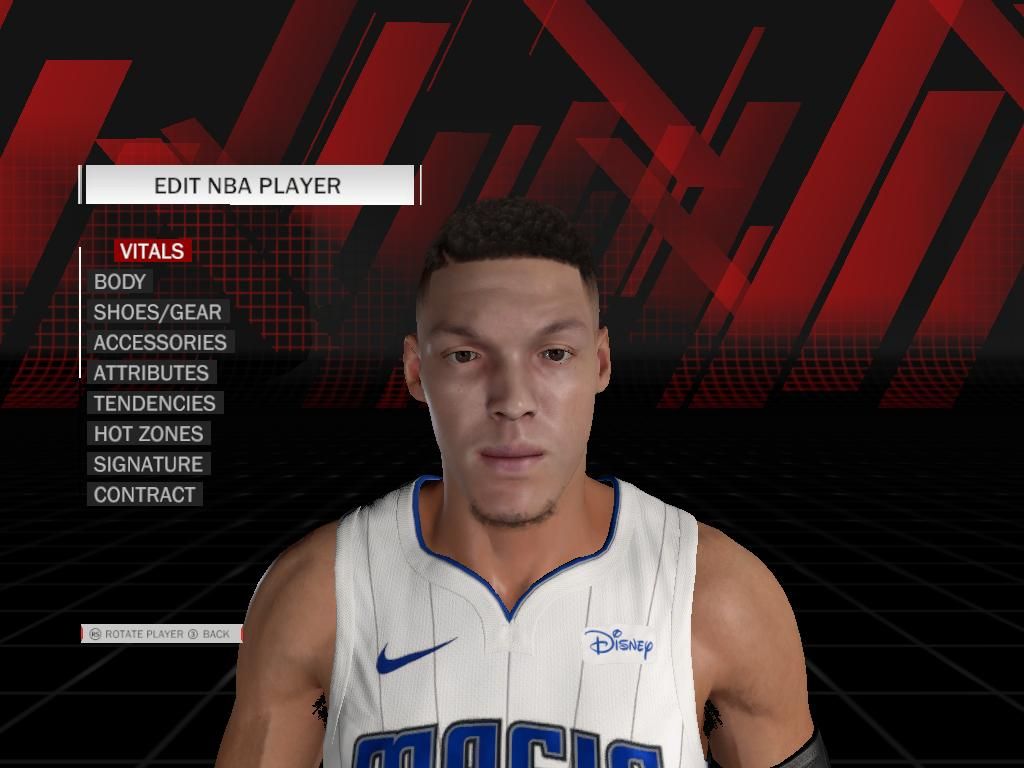
Task: Open the Accessories option
Action: click(160, 342)
